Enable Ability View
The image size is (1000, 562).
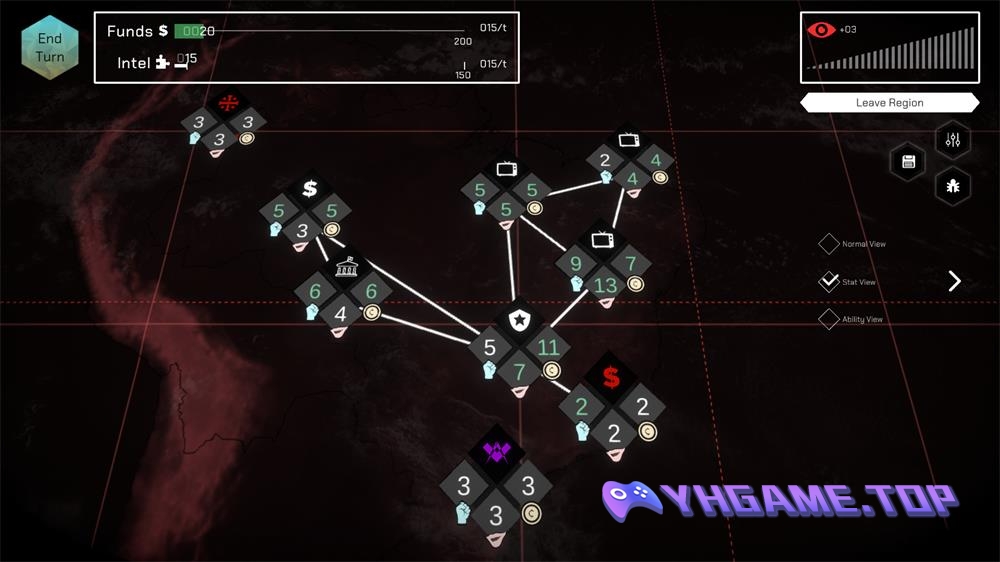(x=829, y=320)
